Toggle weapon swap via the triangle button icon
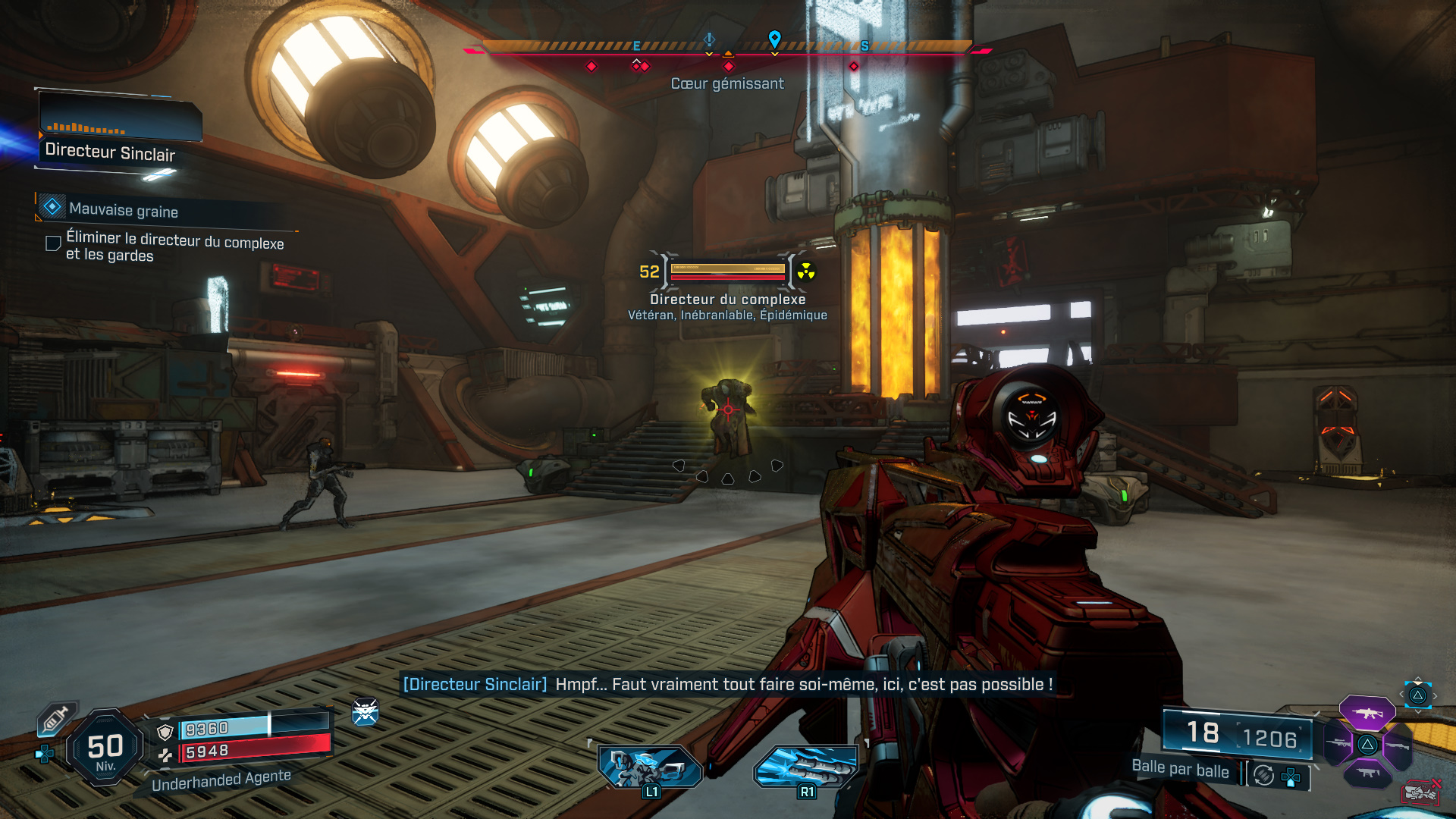This screenshot has width=1456, height=819. click(x=1417, y=695)
